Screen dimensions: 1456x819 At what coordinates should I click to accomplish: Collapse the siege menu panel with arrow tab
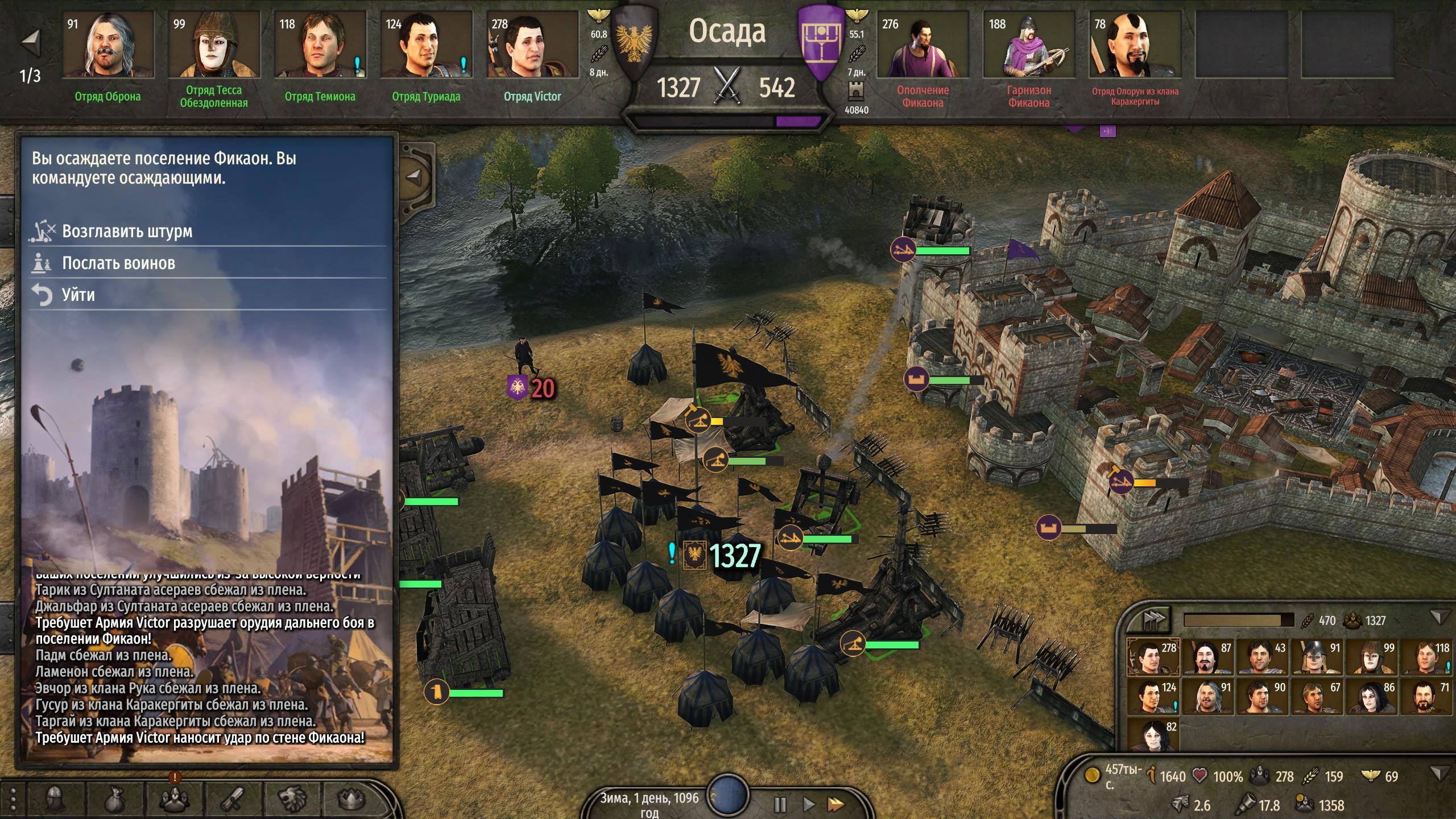[x=415, y=177]
